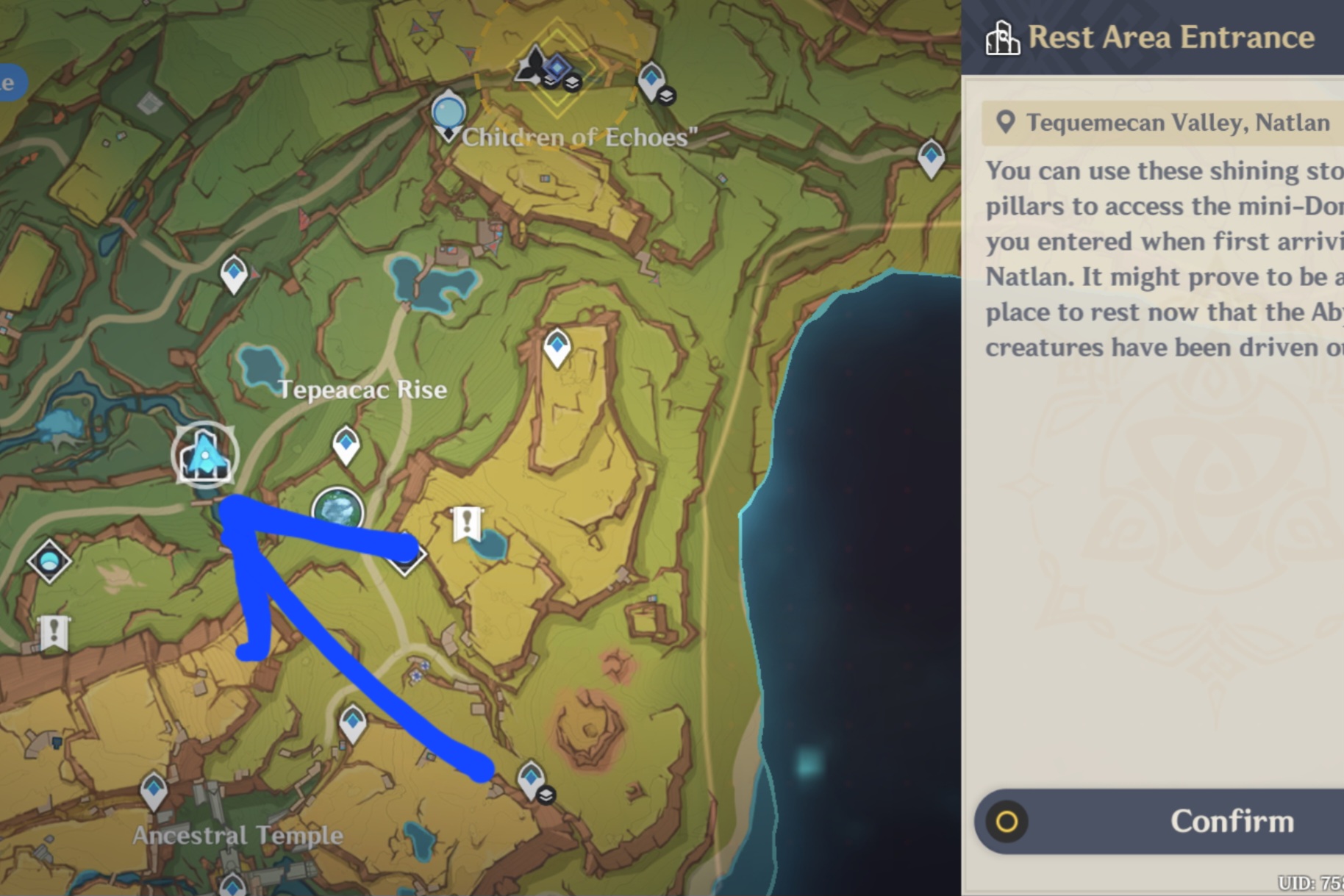Click the blue tab peeking from the top-left edge
Viewport: 1344px width, 896px height.
[x=9, y=83]
